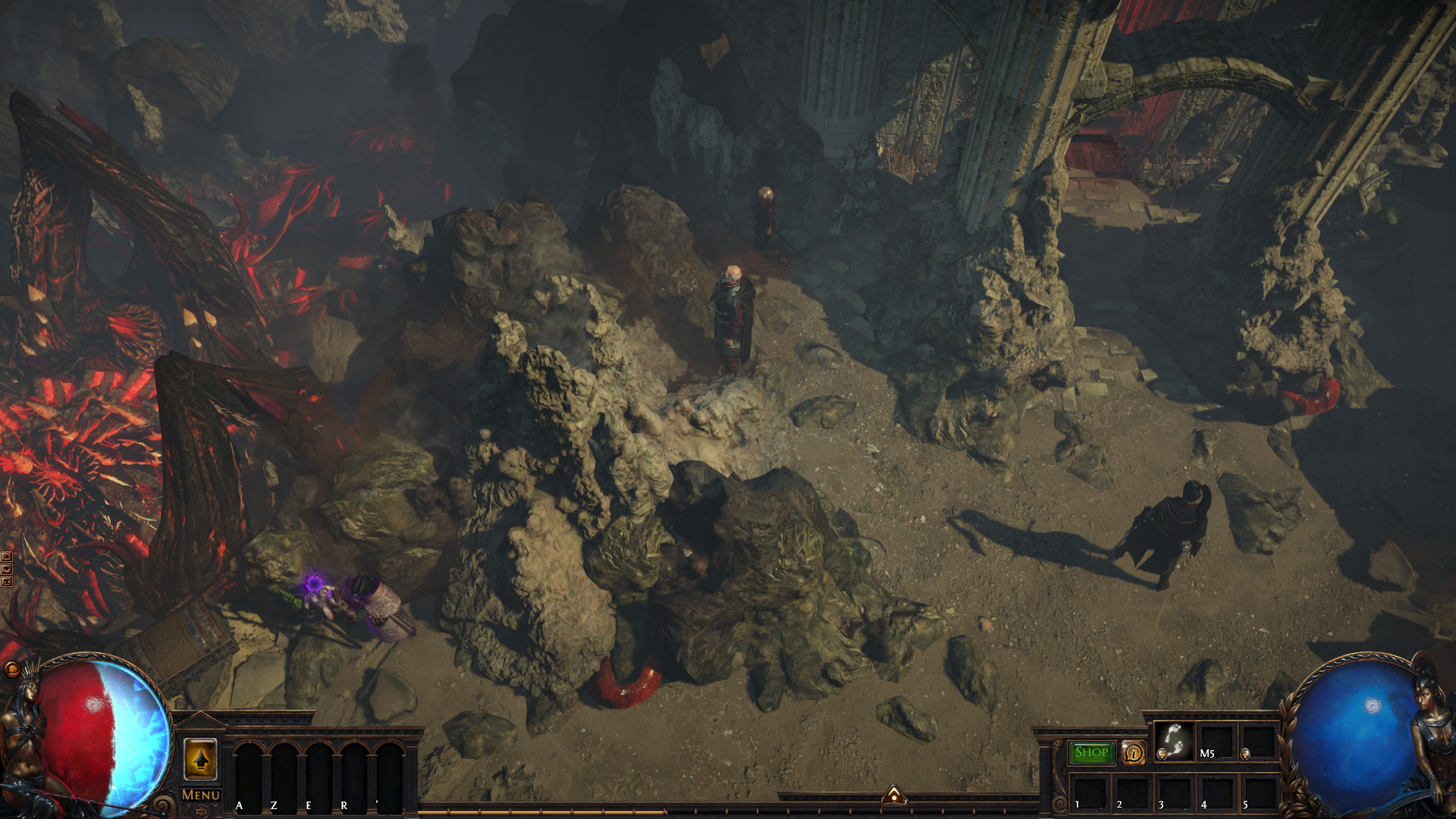Jump to chat bottom arrow button
This screenshot has height=819, width=1456.
click(x=7, y=582)
